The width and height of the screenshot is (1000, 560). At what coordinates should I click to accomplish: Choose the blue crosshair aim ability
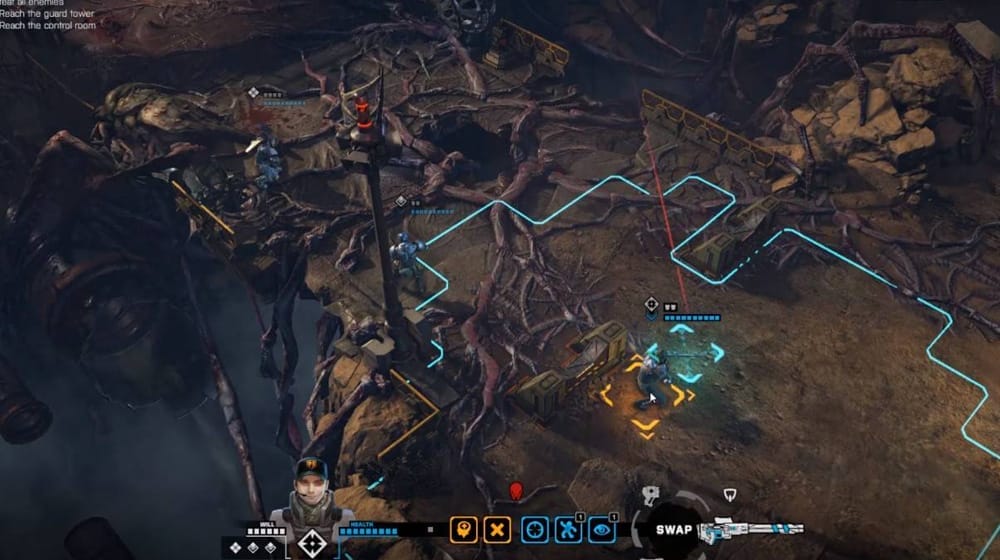[535, 530]
